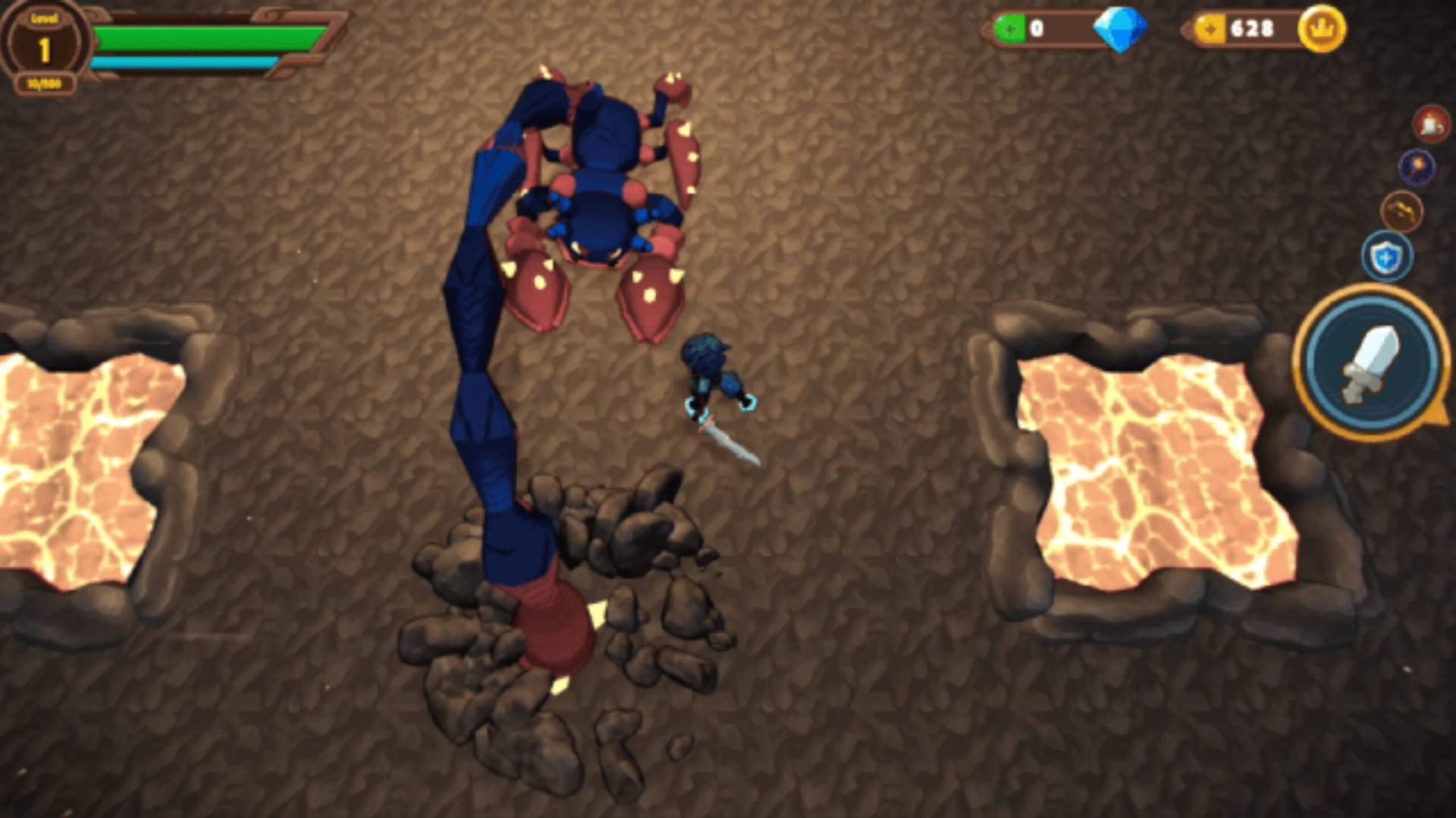This screenshot has width=1456, height=818.
Task: Buy more coins with the yellow plus button
Action: 1210,29
